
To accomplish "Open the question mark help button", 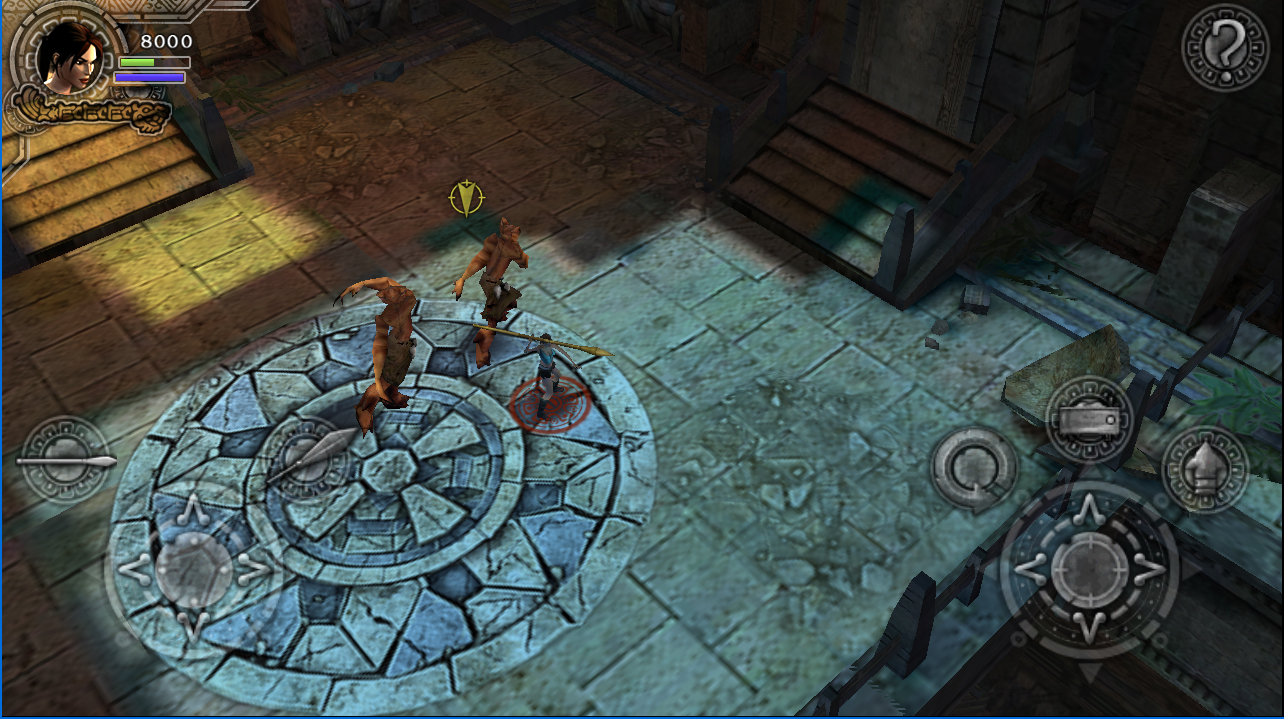I will coord(1226,47).
